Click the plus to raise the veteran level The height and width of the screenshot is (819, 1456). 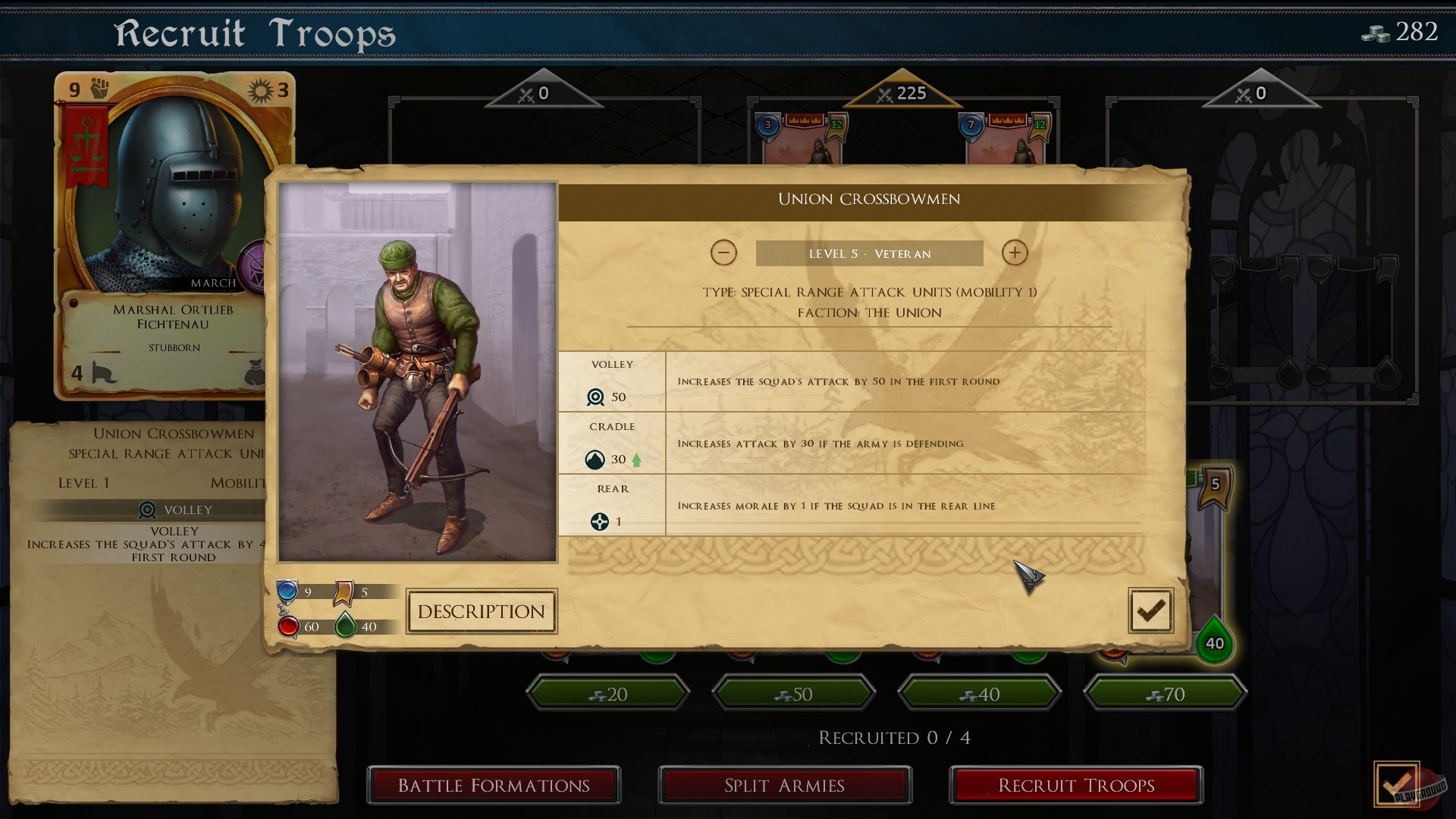tap(1015, 253)
